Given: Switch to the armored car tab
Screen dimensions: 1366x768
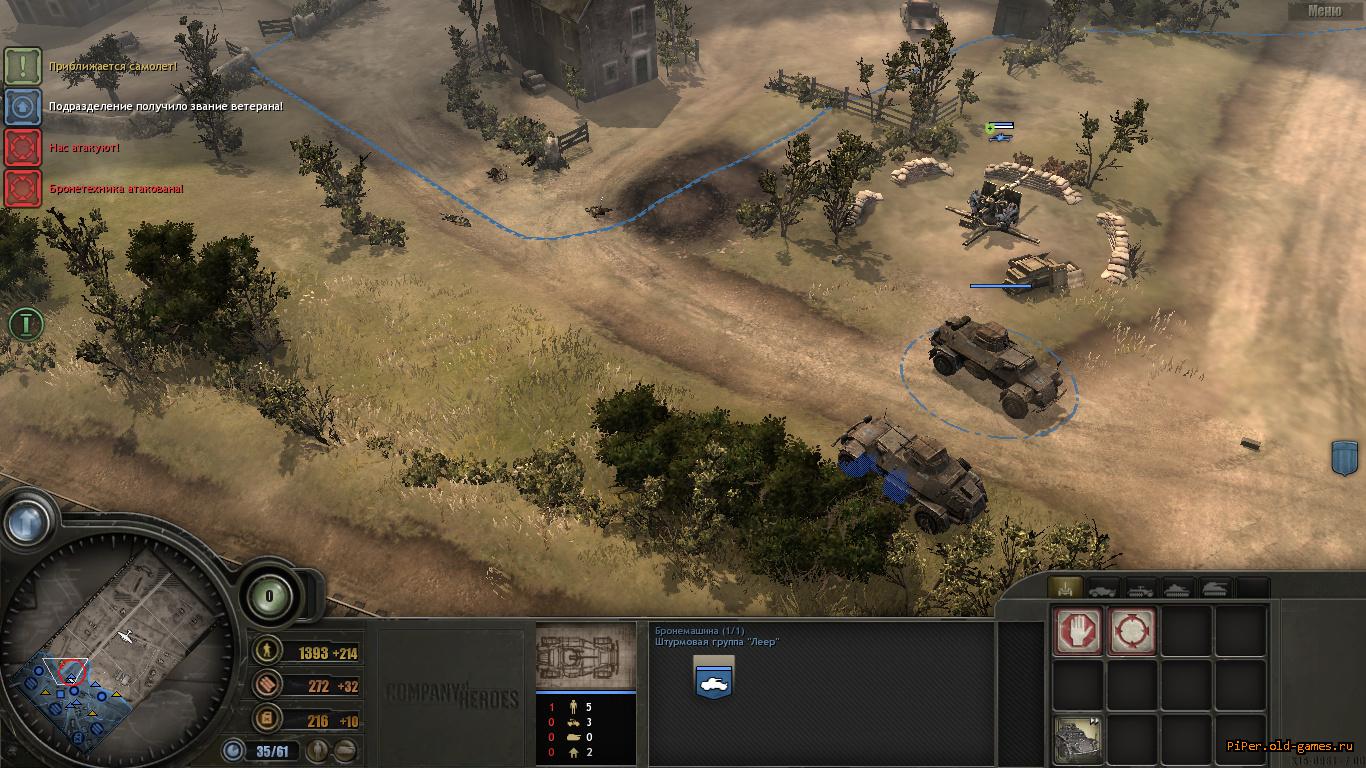Looking at the screenshot, I should click(1104, 588).
